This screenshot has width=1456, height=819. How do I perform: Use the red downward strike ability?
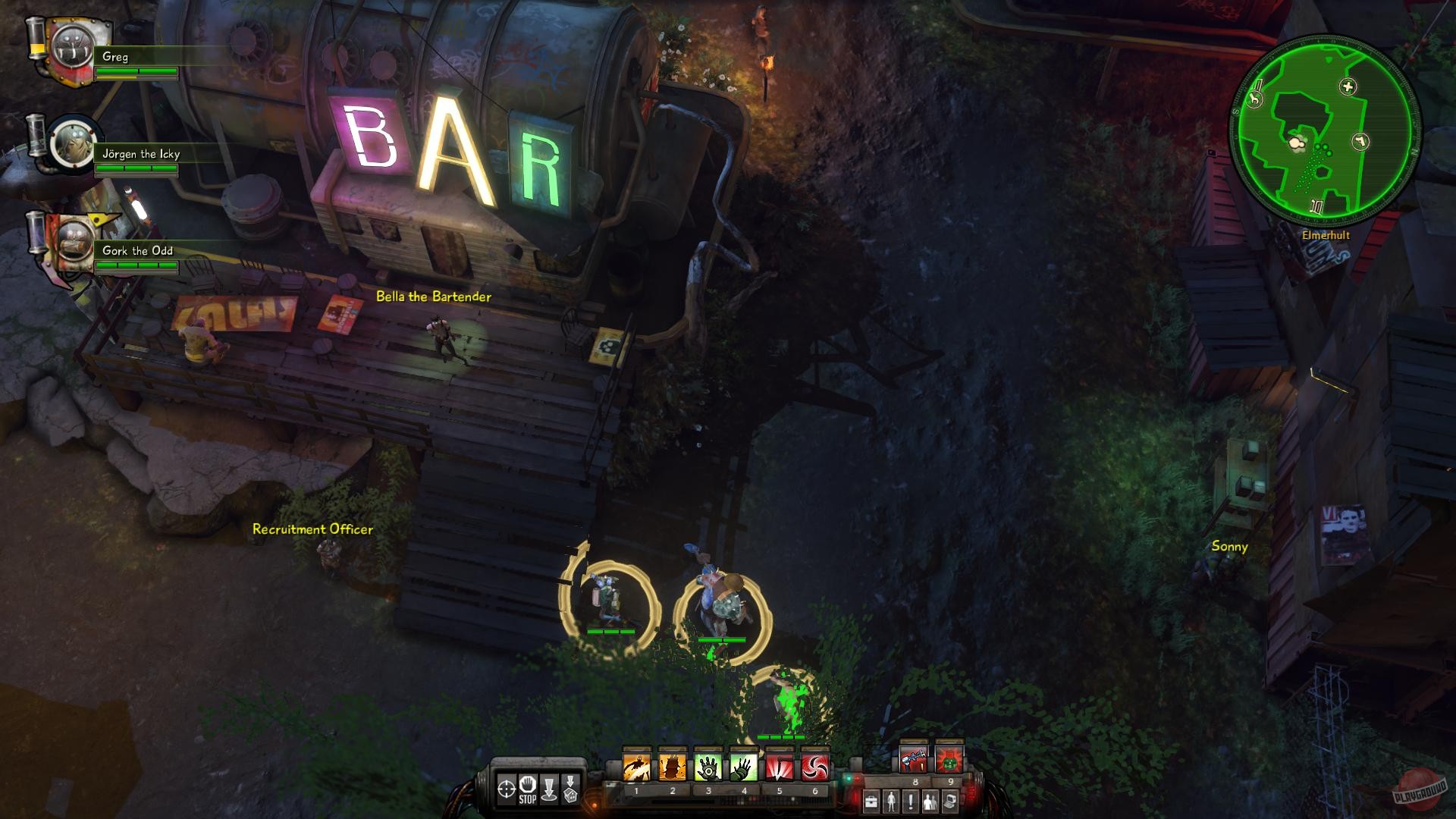[779, 767]
